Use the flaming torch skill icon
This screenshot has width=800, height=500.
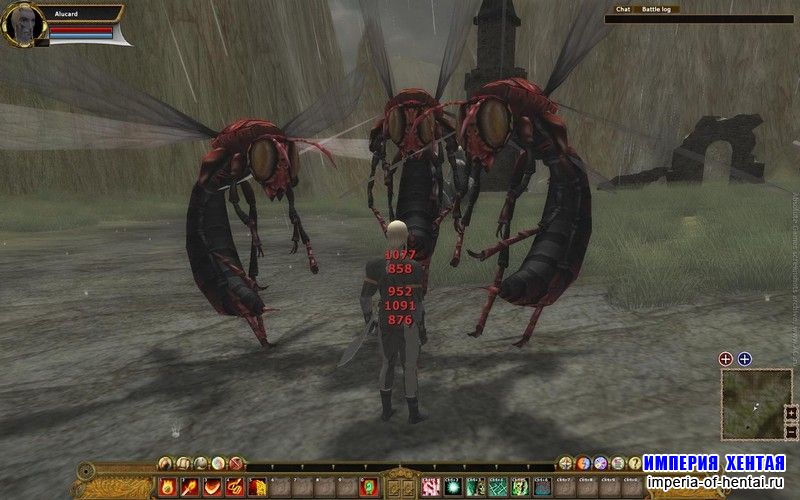click(x=190, y=487)
